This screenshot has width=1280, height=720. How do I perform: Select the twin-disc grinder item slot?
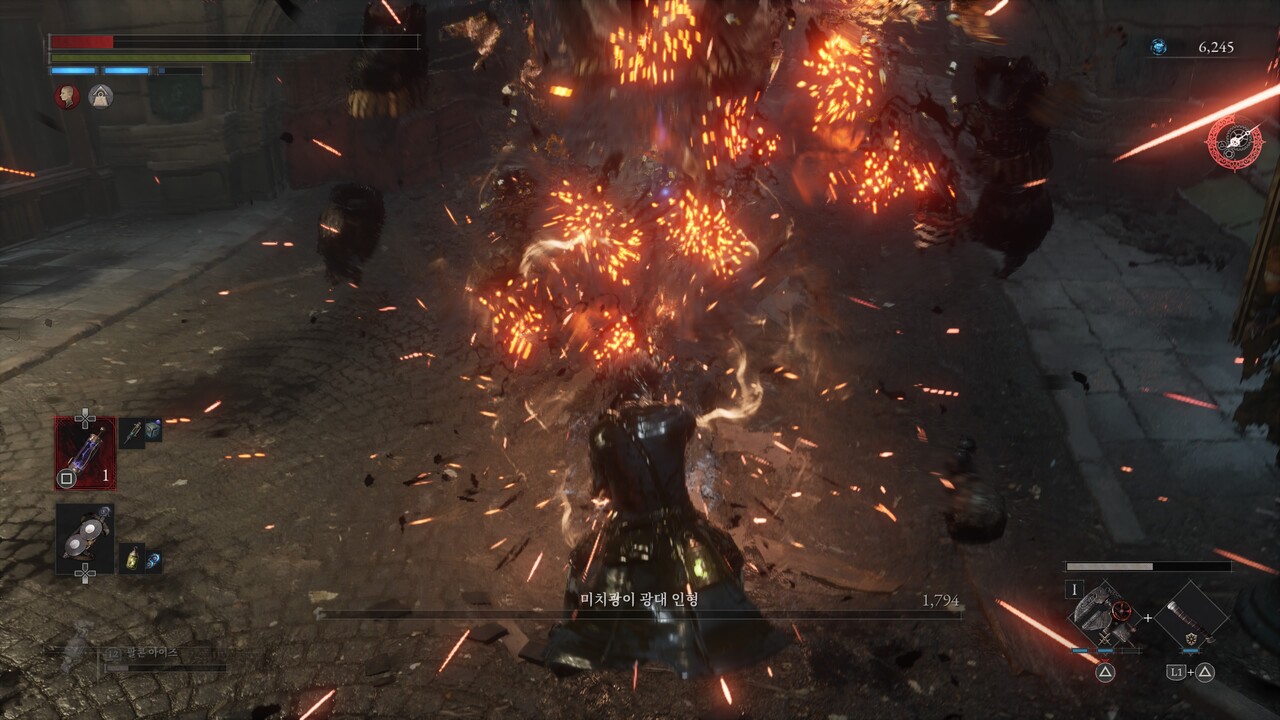[x=85, y=538]
